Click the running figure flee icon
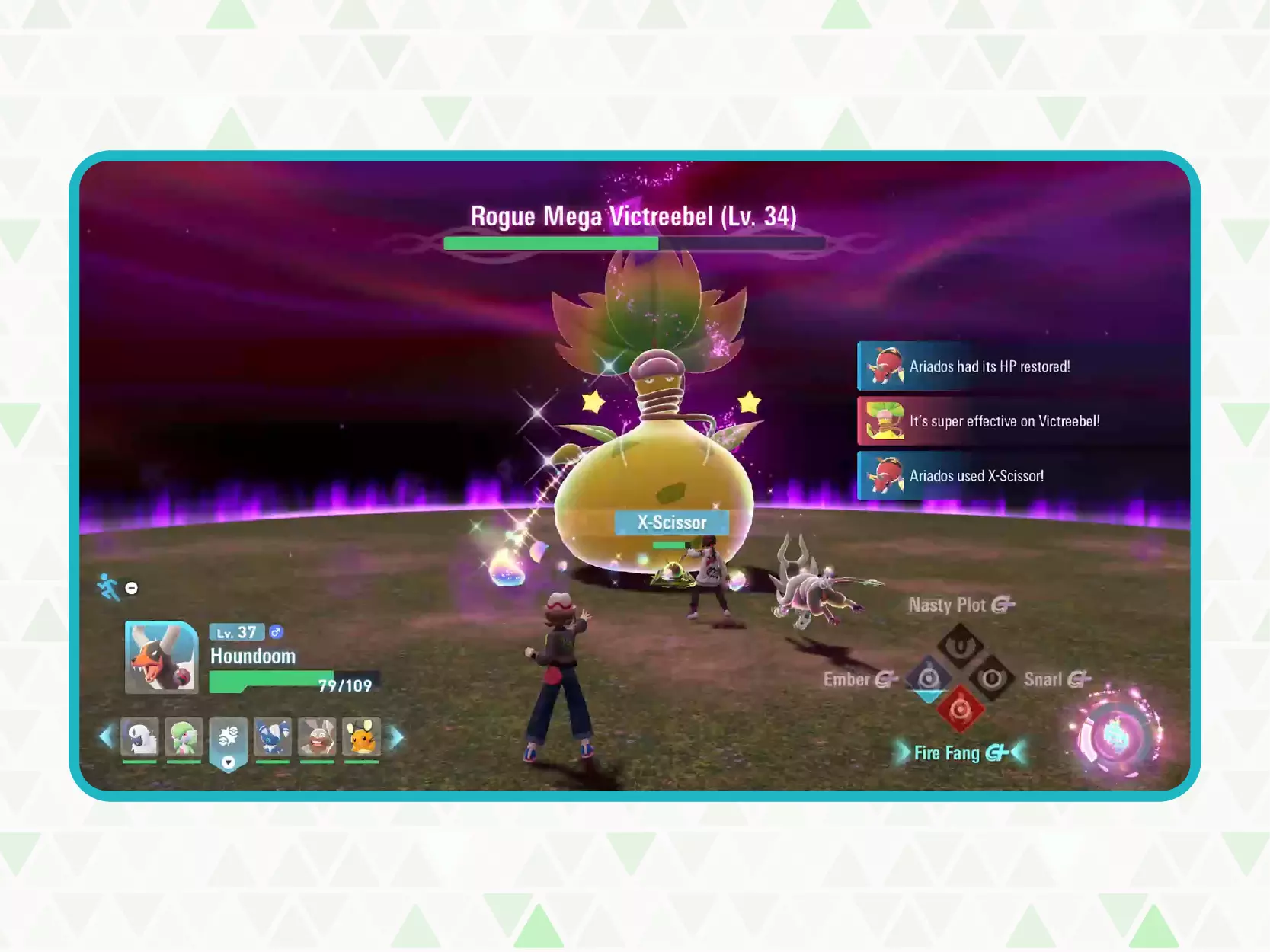 (109, 587)
